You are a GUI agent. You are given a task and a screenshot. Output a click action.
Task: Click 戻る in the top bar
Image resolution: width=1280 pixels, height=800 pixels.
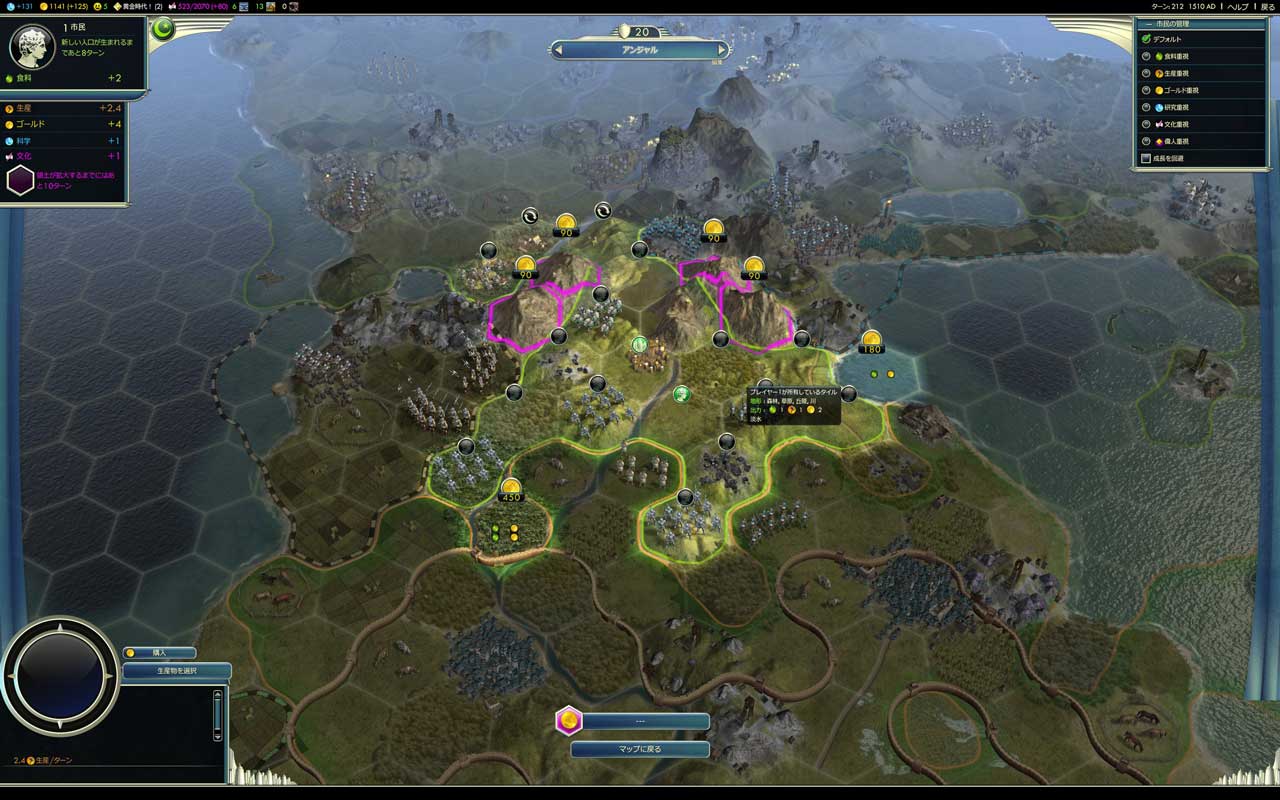click(1267, 6)
